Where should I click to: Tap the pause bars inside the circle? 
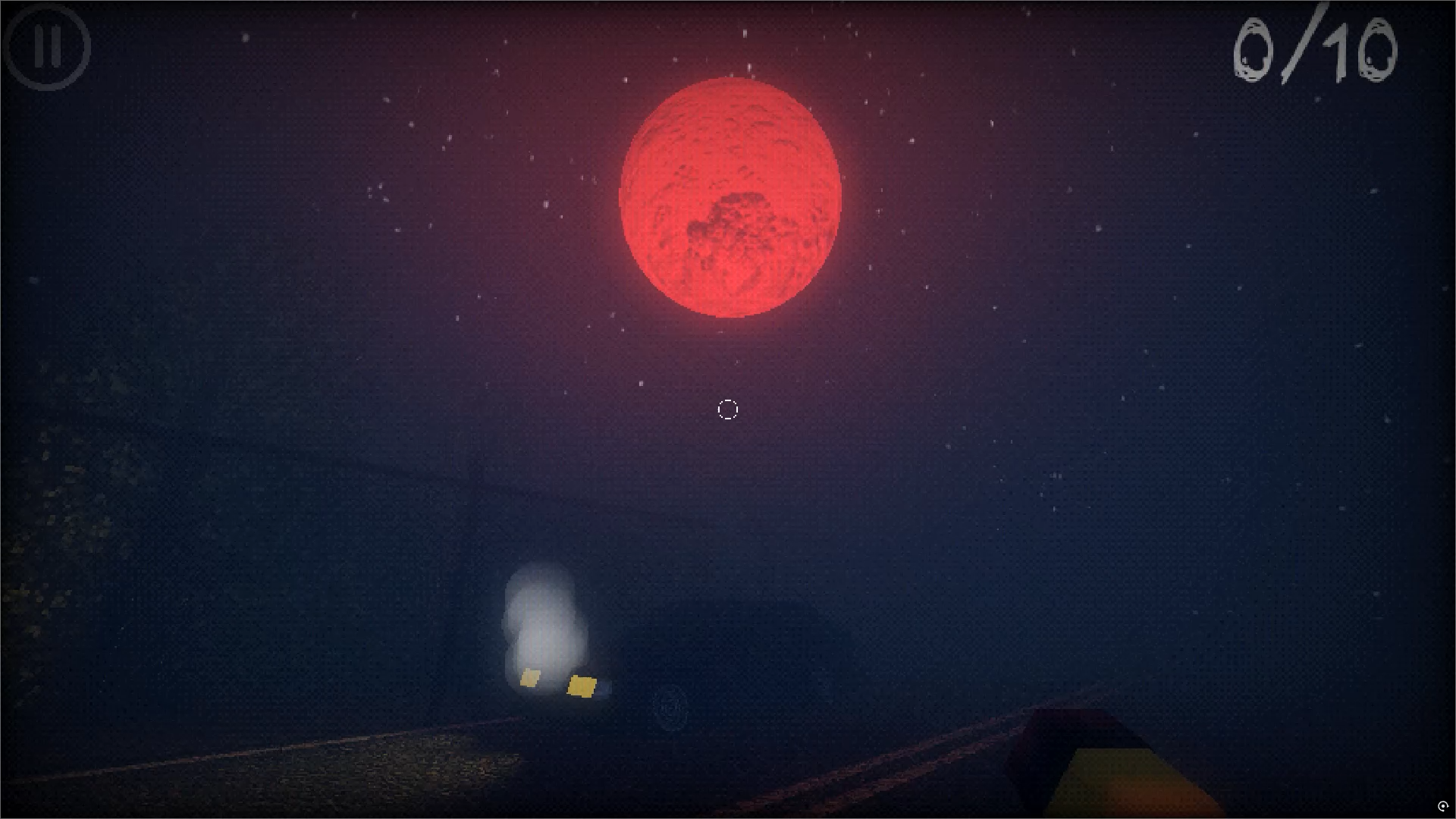pyautogui.click(x=47, y=47)
